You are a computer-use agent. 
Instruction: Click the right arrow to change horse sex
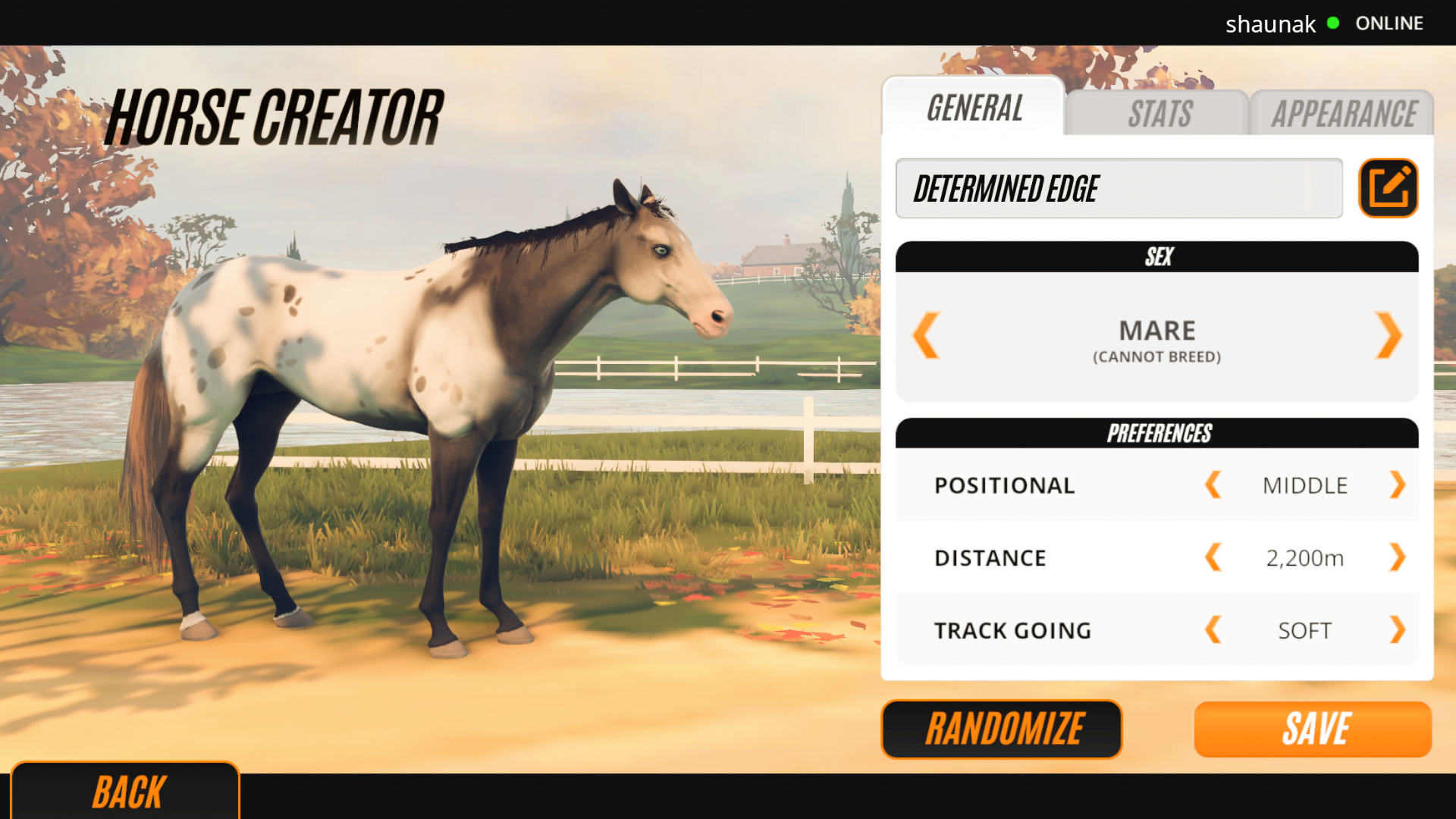point(1389,336)
